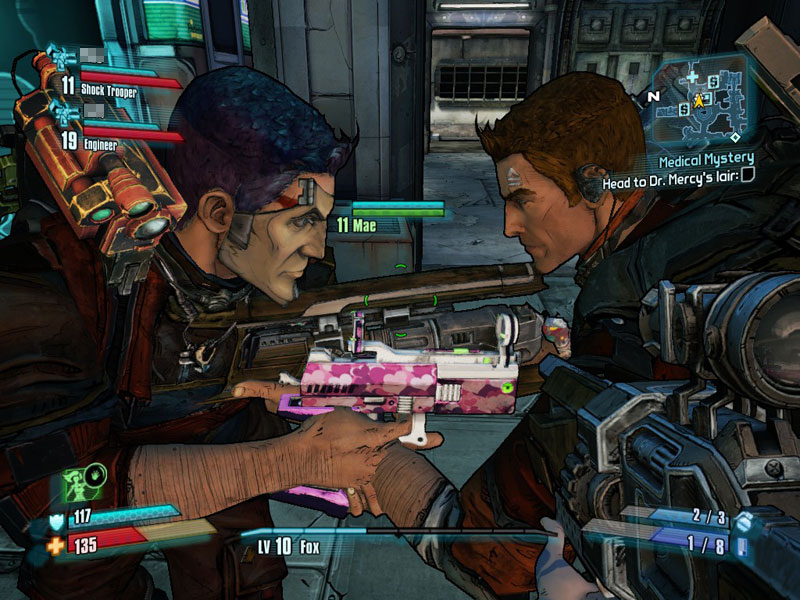The width and height of the screenshot is (800, 600).
Task: Open the minimap in the corner
Action: tap(703, 100)
